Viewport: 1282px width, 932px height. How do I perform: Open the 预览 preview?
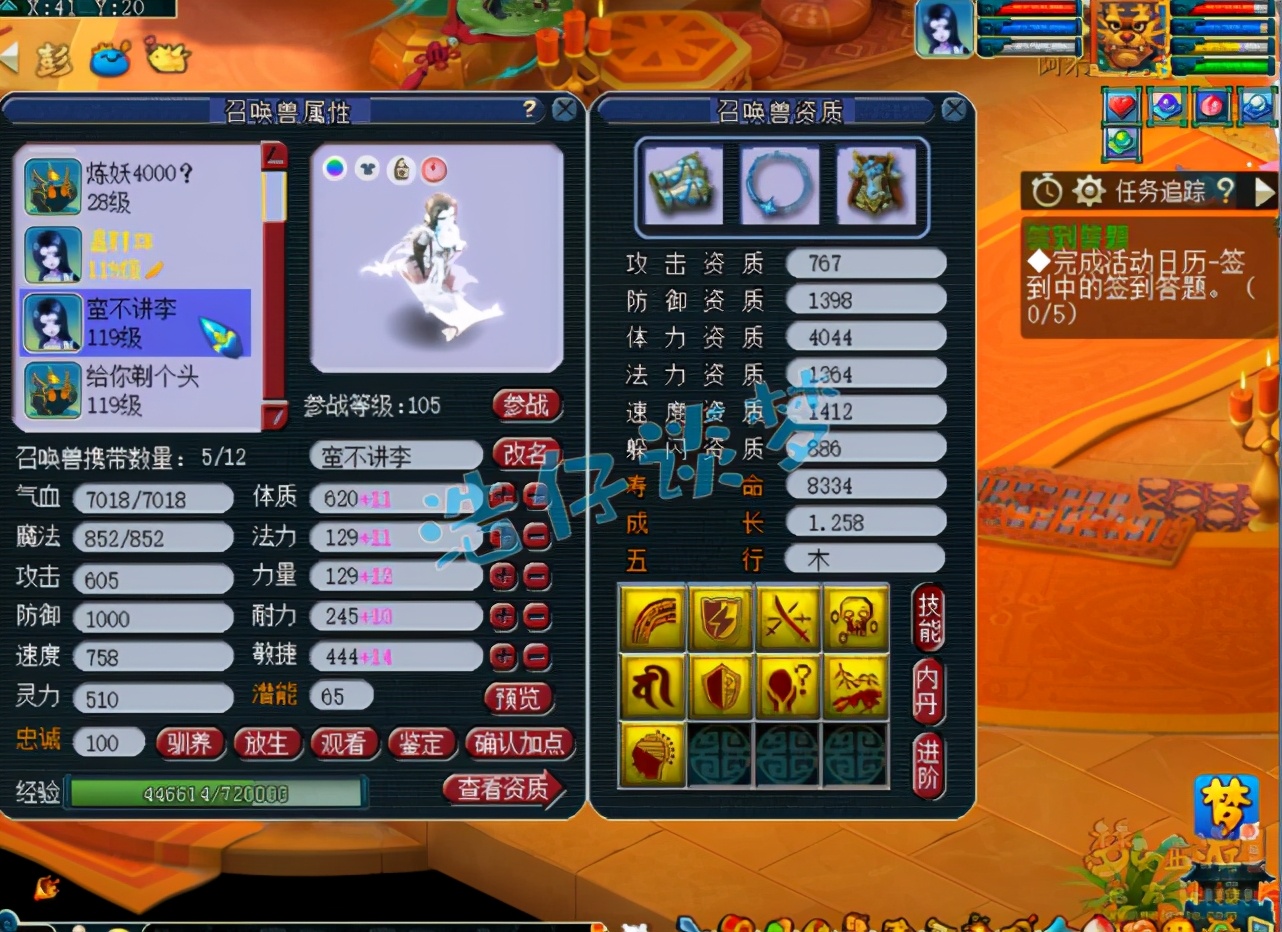(518, 697)
